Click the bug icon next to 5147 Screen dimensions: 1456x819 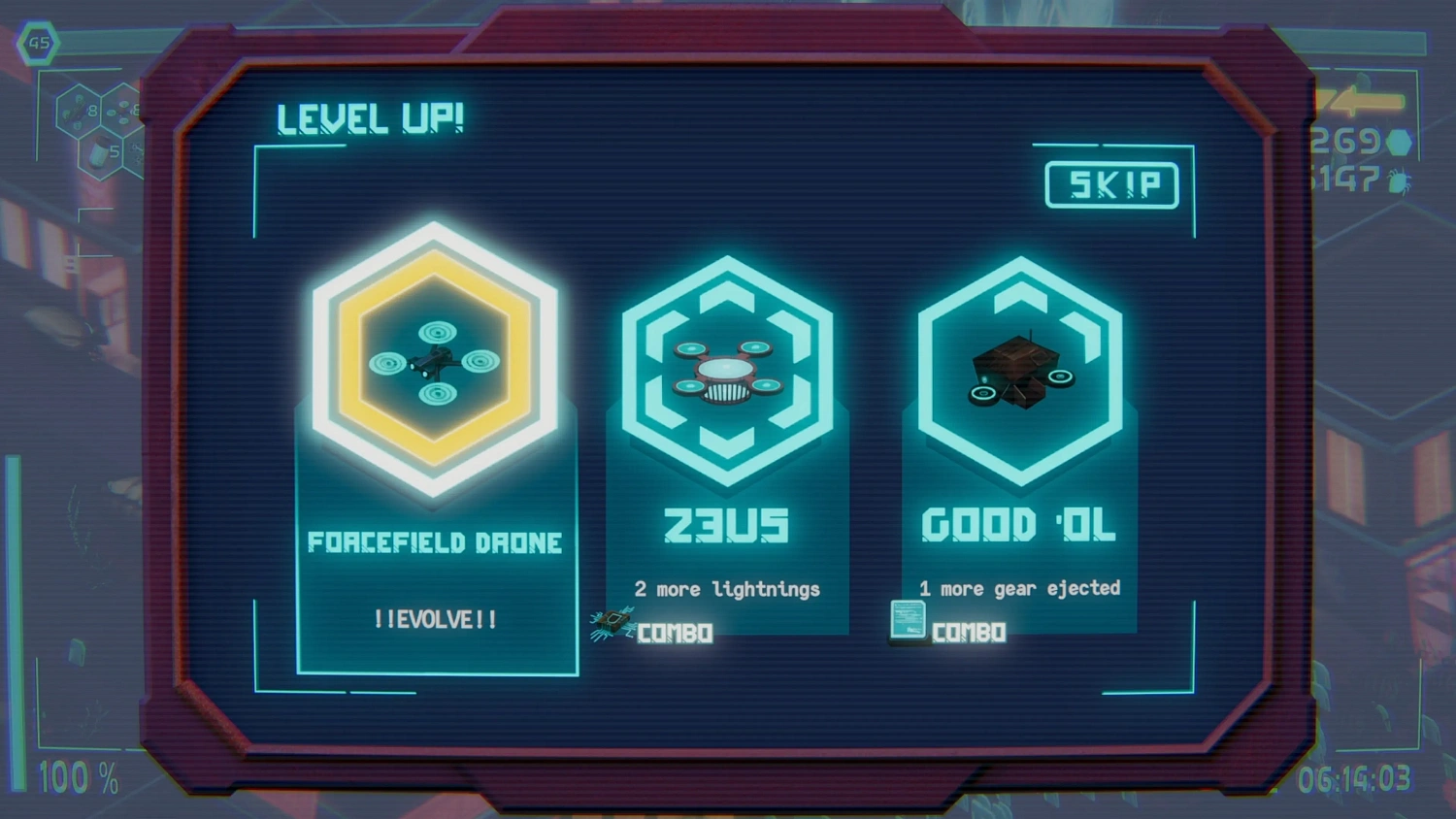pos(1398,180)
